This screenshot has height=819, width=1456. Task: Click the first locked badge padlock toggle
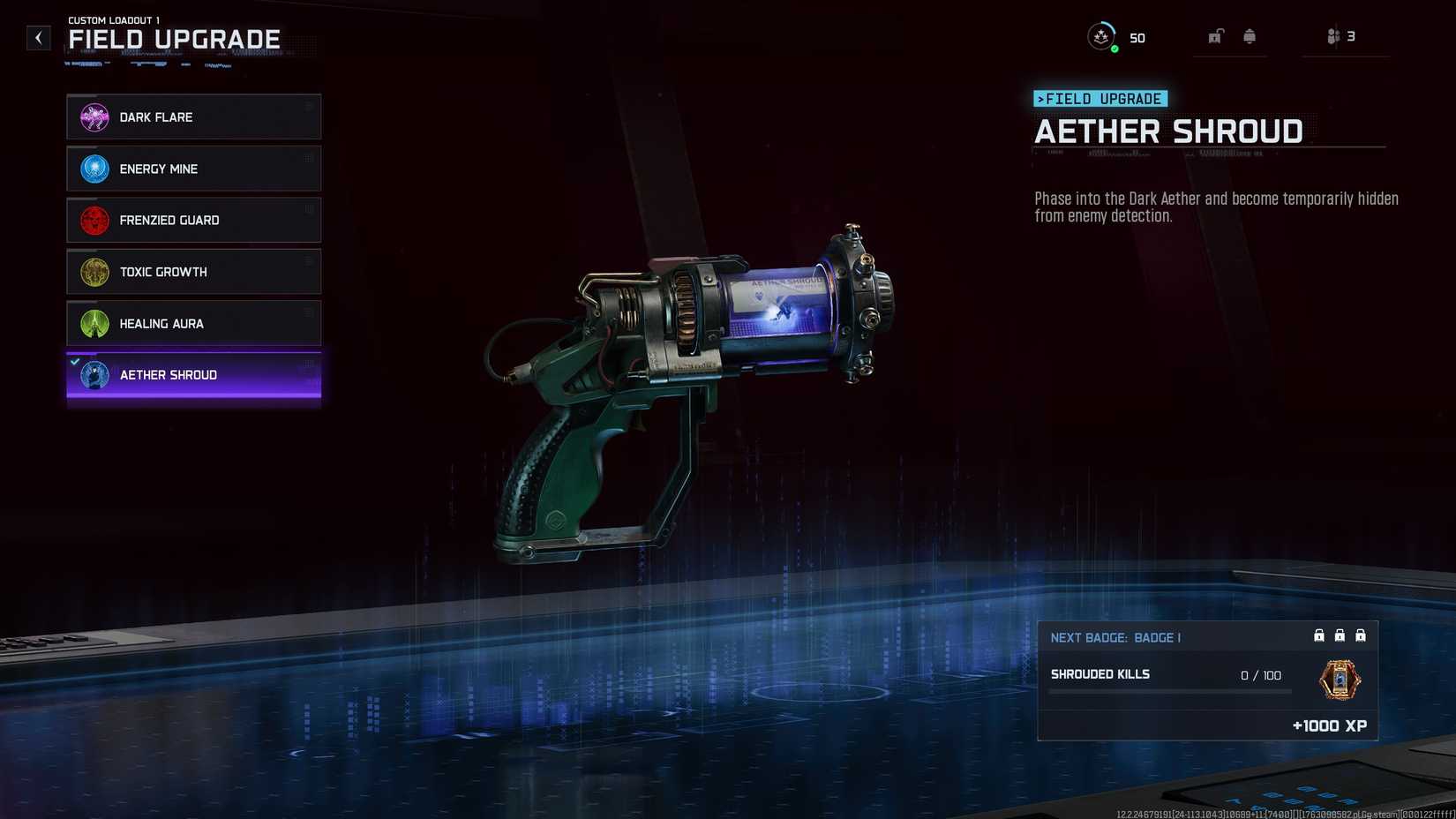(1318, 635)
